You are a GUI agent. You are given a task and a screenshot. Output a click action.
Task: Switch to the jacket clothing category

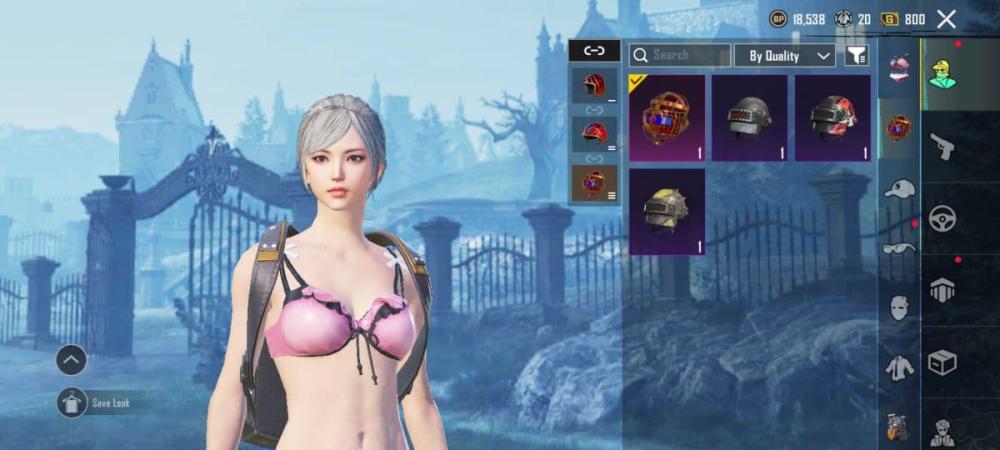click(899, 368)
